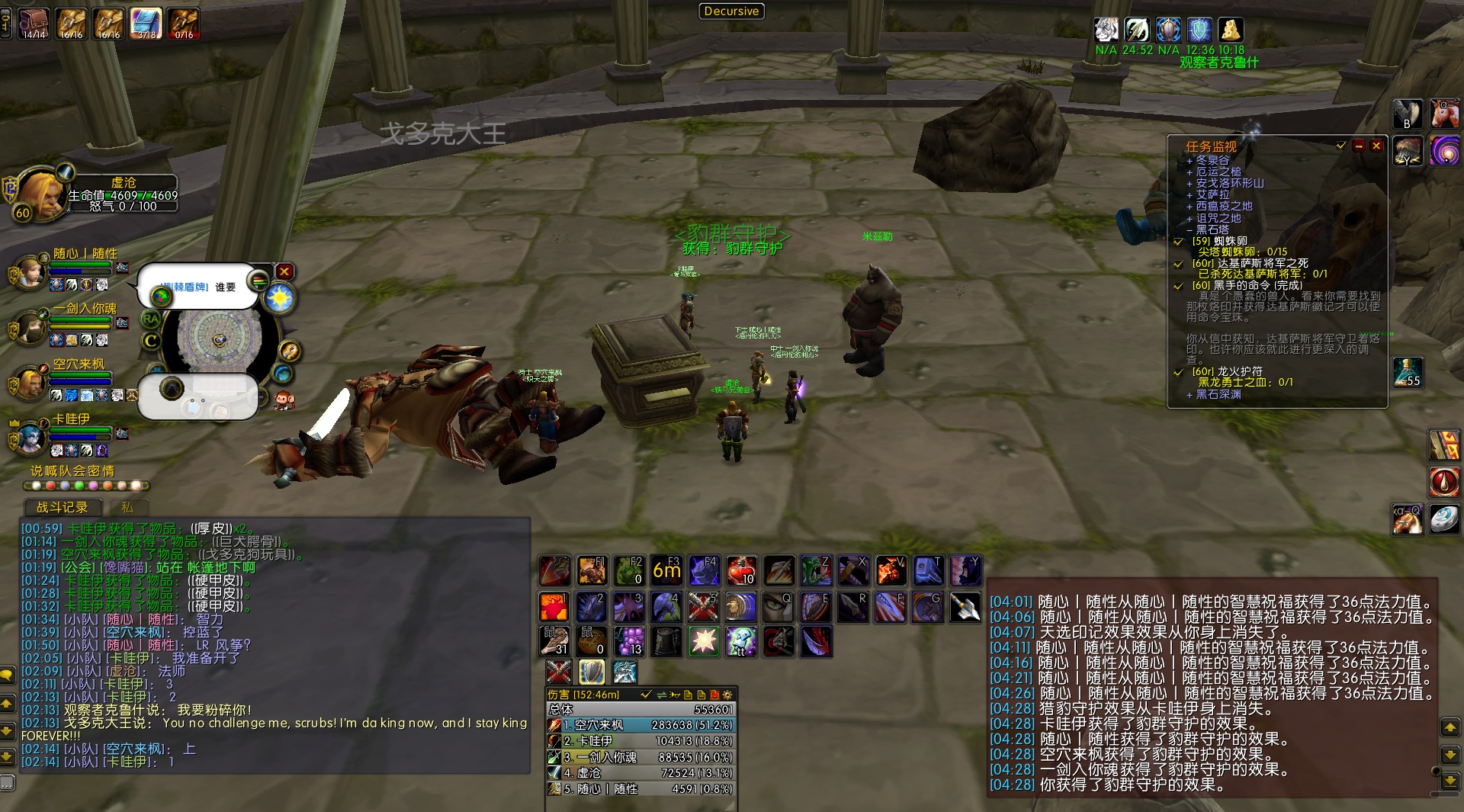The image size is (1464, 812).
Task: Toggle checkbox beside quest 蜘蛛卵
Action: (x=1177, y=240)
